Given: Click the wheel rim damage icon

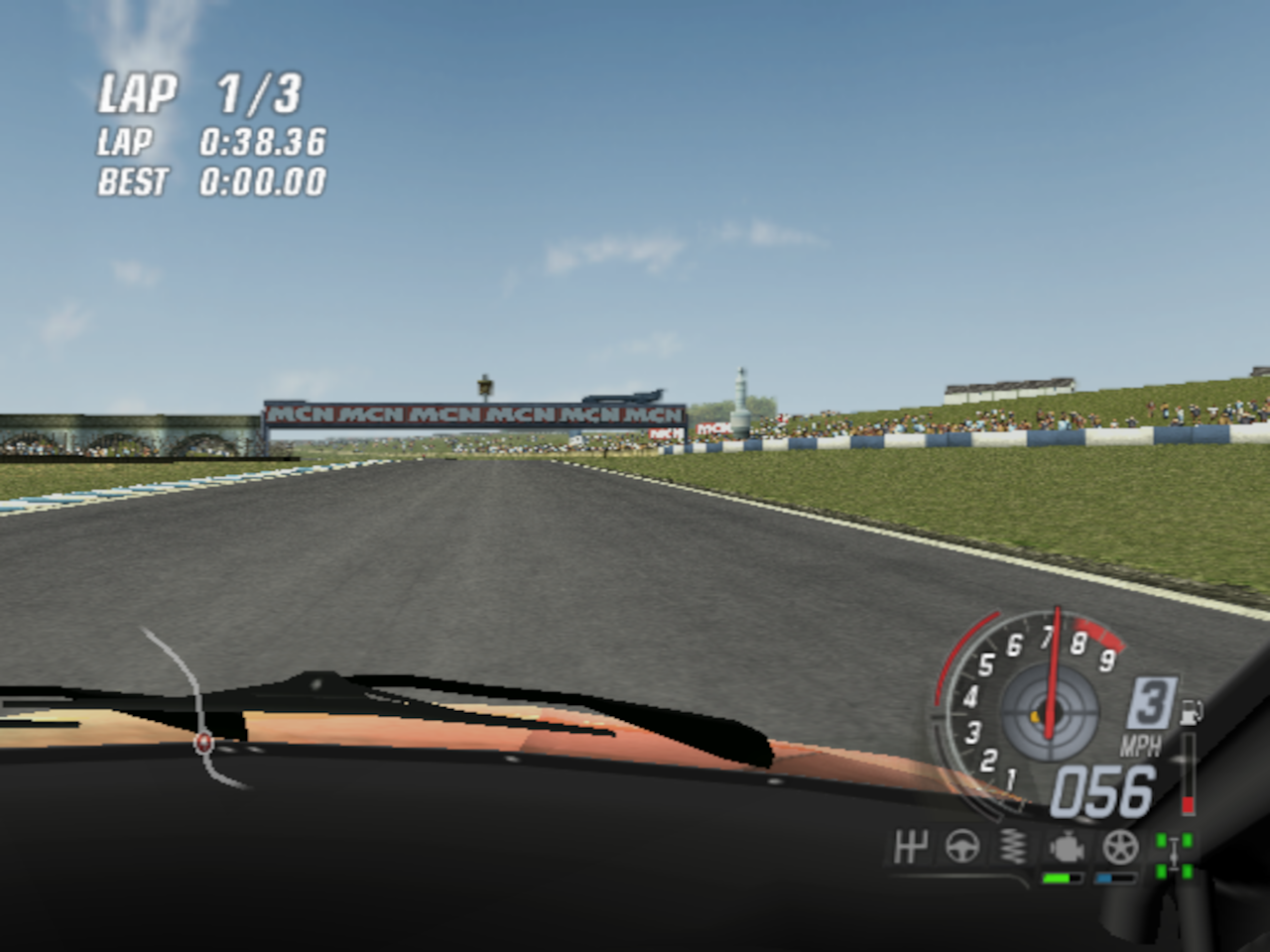Looking at the screenshot, I should pyautogui.click(x=1120, y=848).
